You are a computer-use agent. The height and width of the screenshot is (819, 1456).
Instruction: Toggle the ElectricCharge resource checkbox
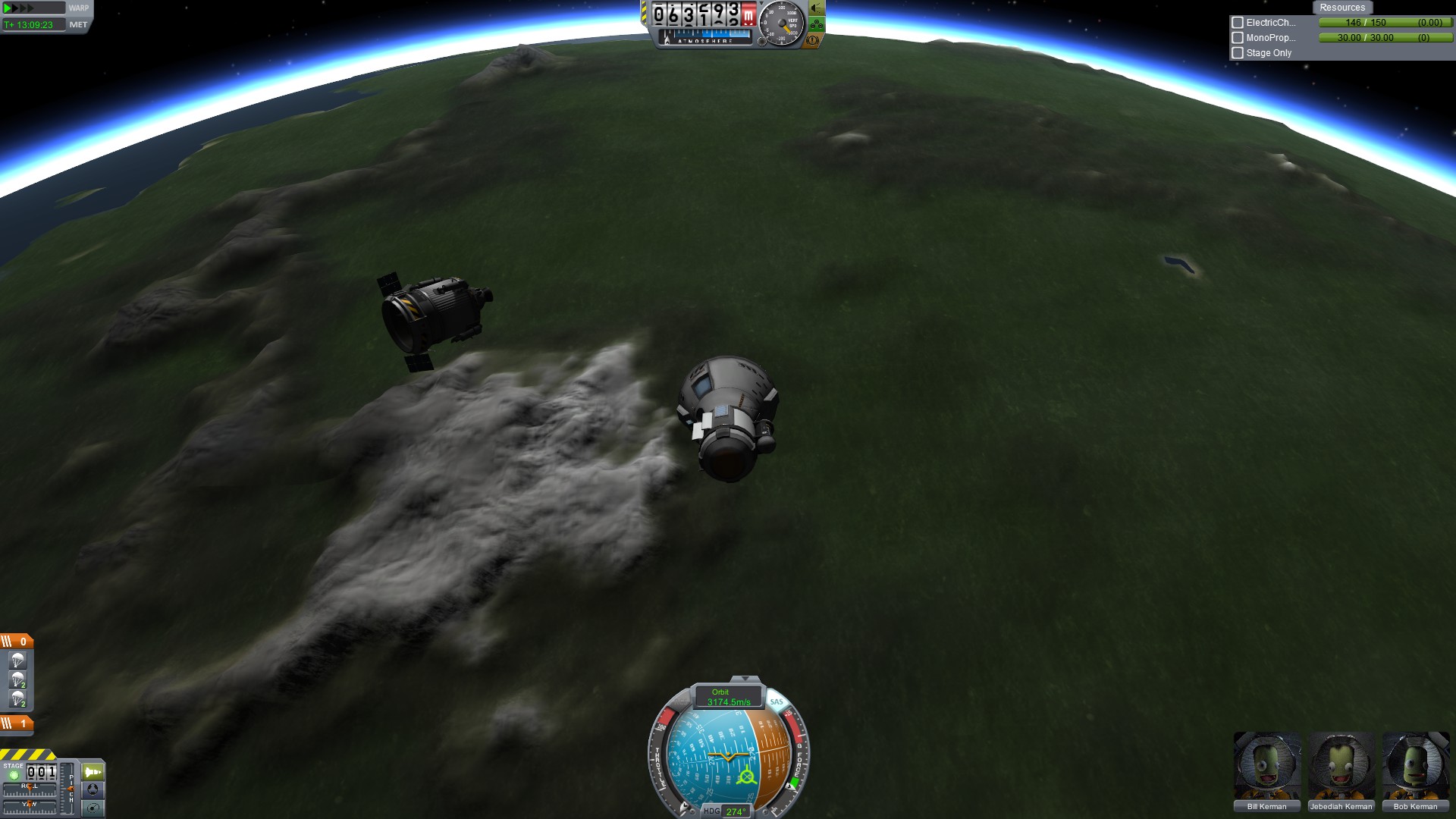(1238, 23)
